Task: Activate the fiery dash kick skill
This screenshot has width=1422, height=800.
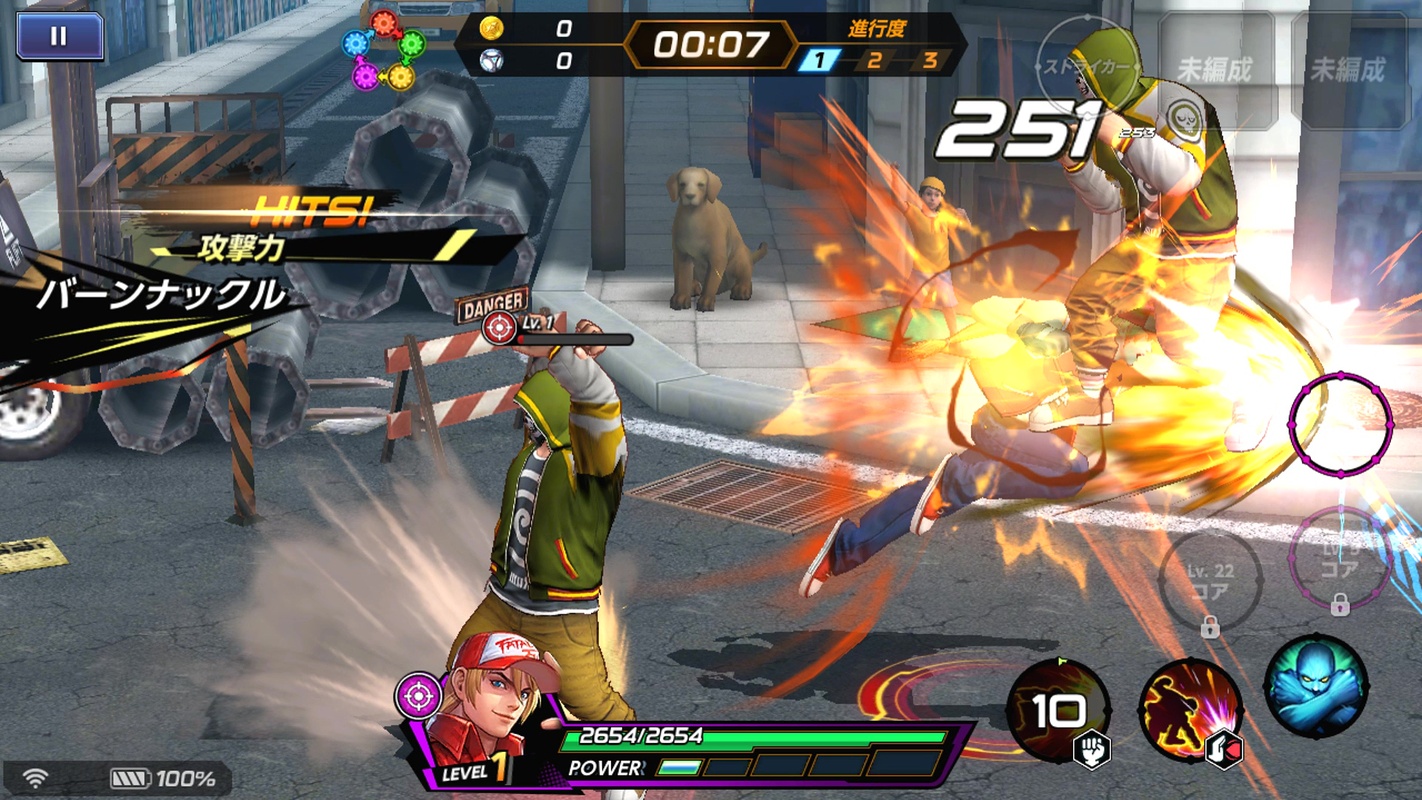Action: (x=1190, y=711)
